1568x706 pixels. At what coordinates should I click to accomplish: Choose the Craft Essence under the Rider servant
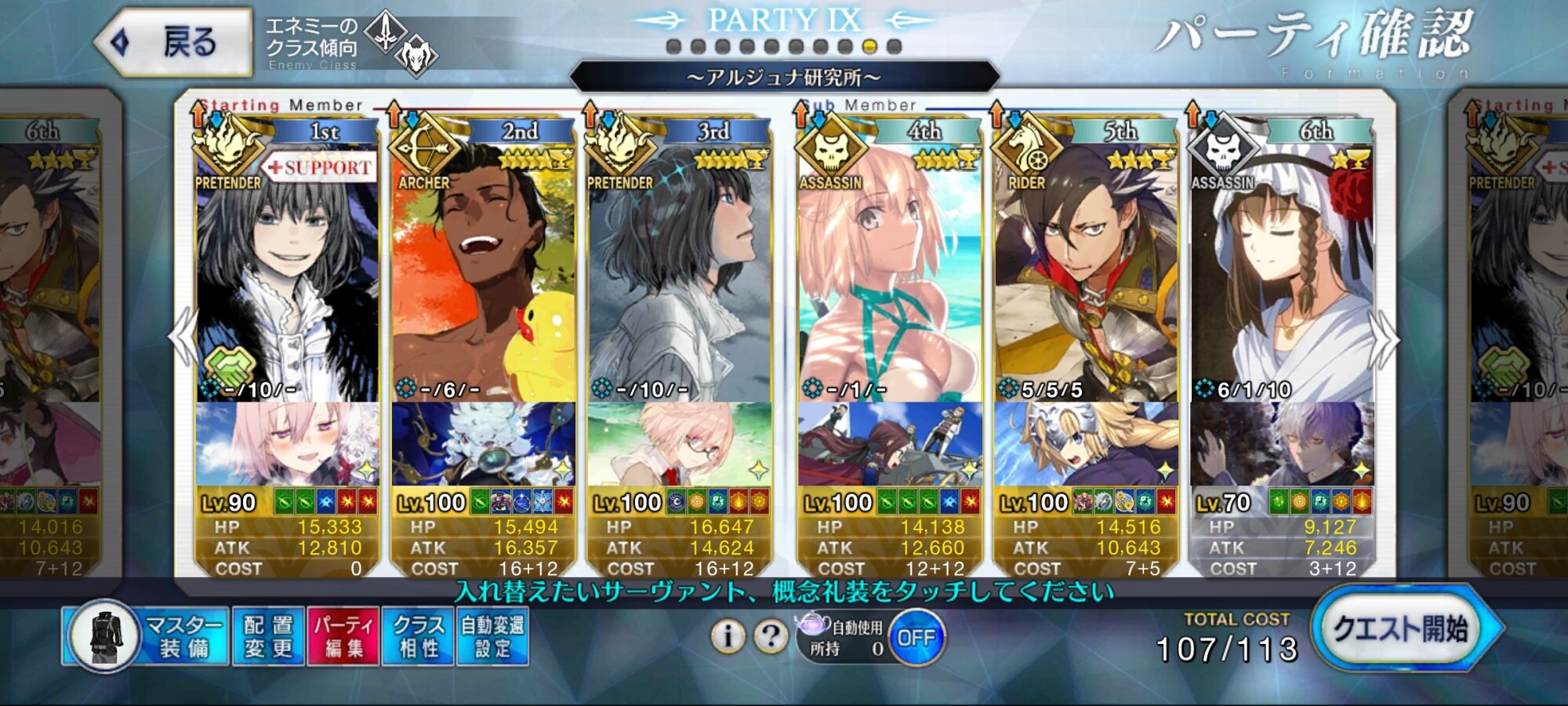tap(1085, 444)
